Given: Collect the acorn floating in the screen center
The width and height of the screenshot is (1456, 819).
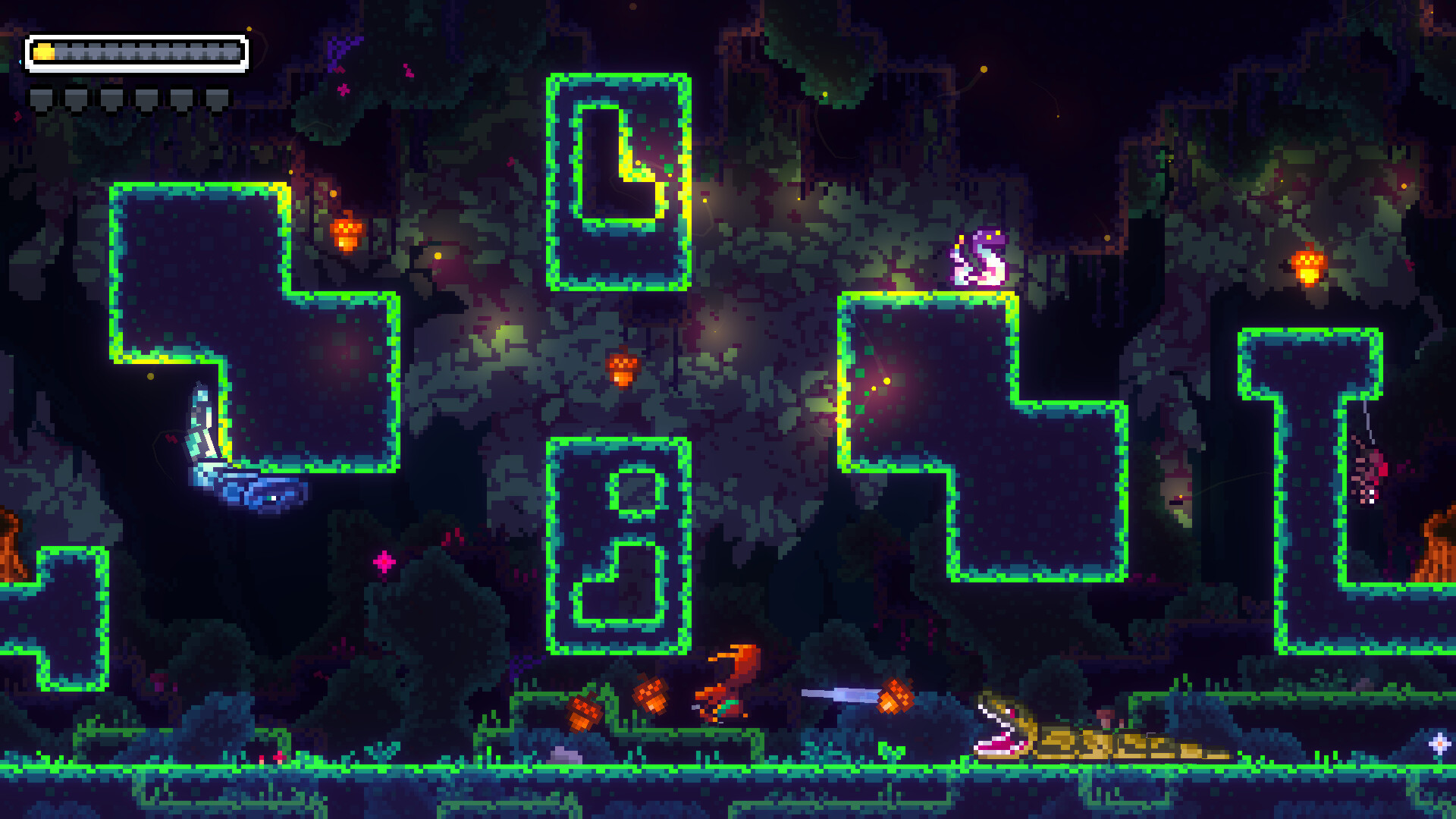Looking at the screenshot, I should tap(623, 369).
